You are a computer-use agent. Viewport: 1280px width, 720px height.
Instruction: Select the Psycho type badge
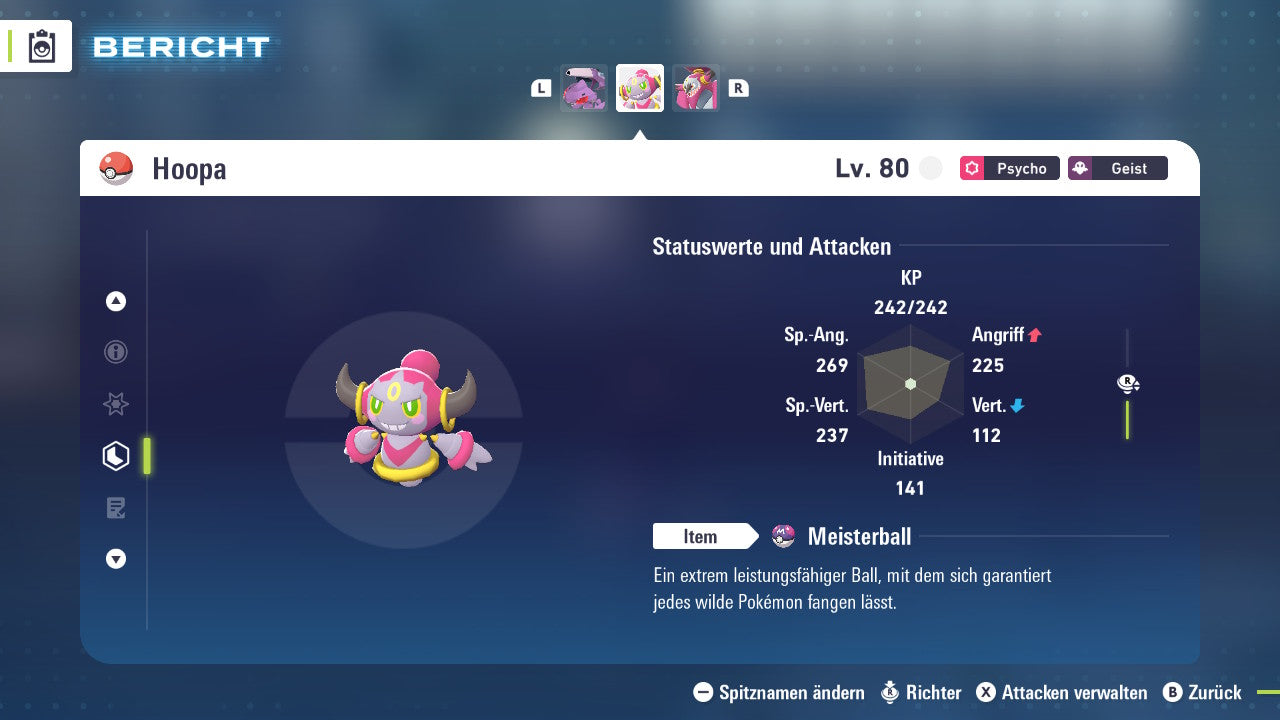1009,168
